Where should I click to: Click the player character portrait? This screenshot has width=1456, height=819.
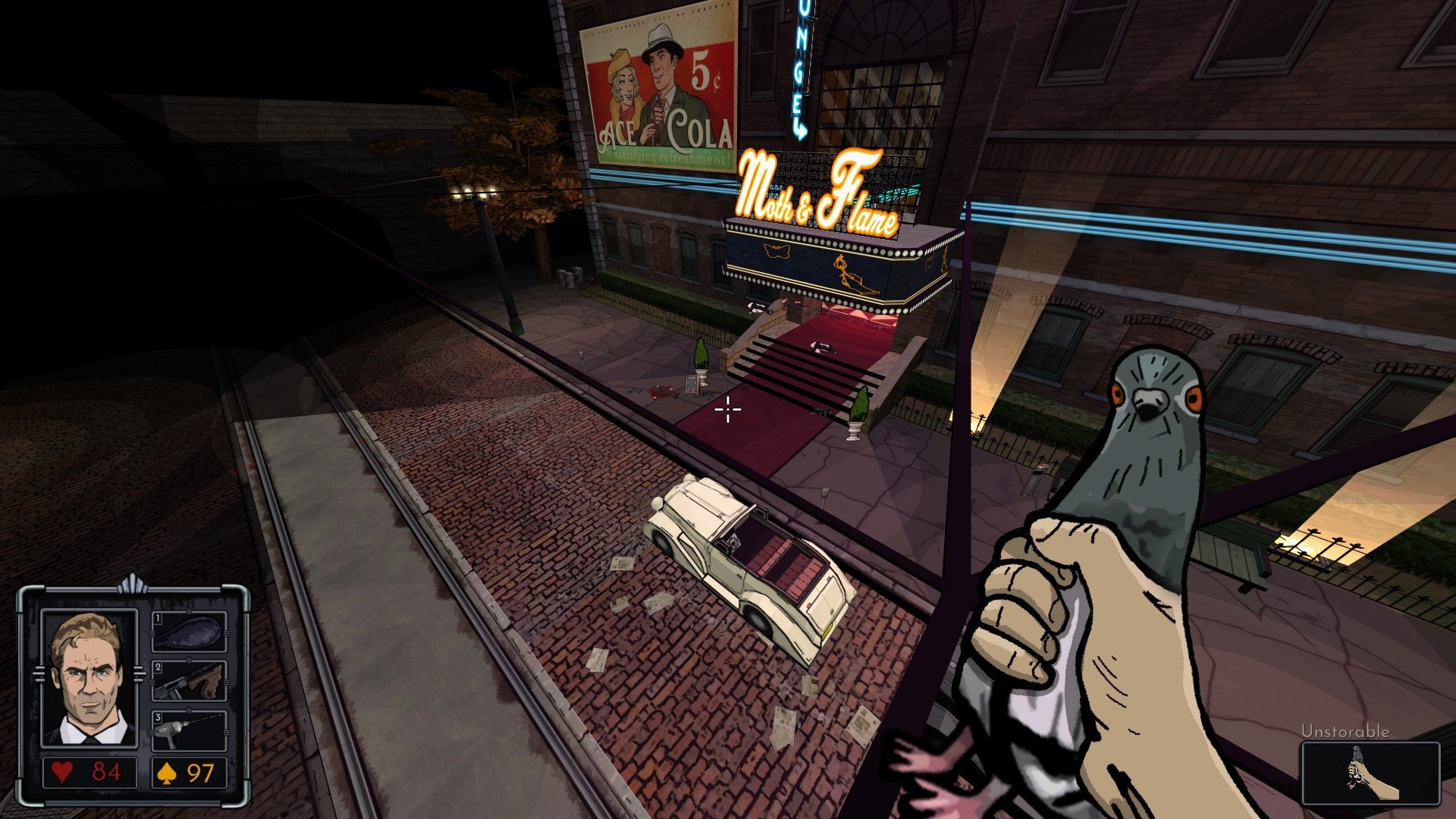coord(89,677)
